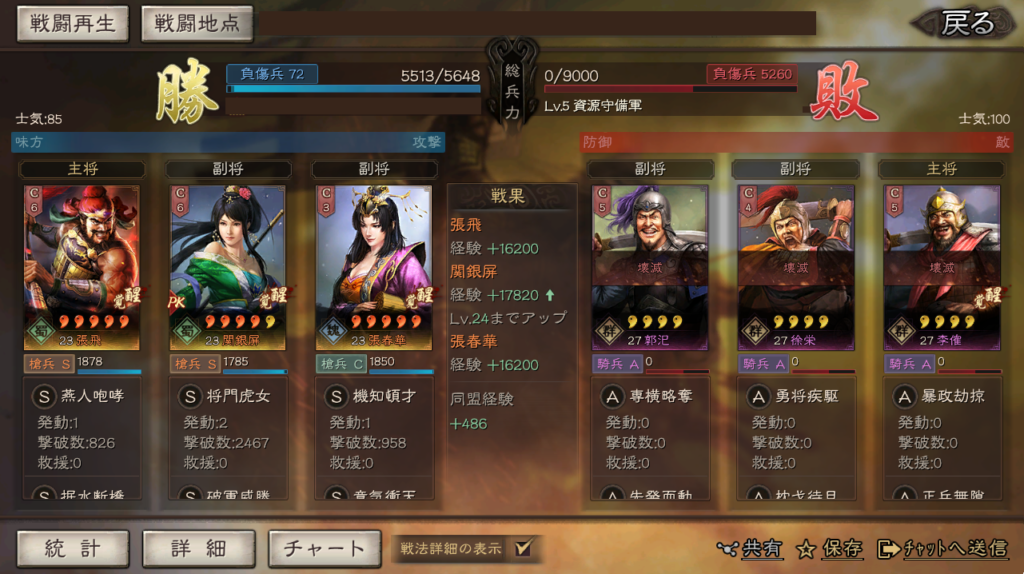Select the 張春華 general card
The image size is (1024, 574).
[374, 267]
